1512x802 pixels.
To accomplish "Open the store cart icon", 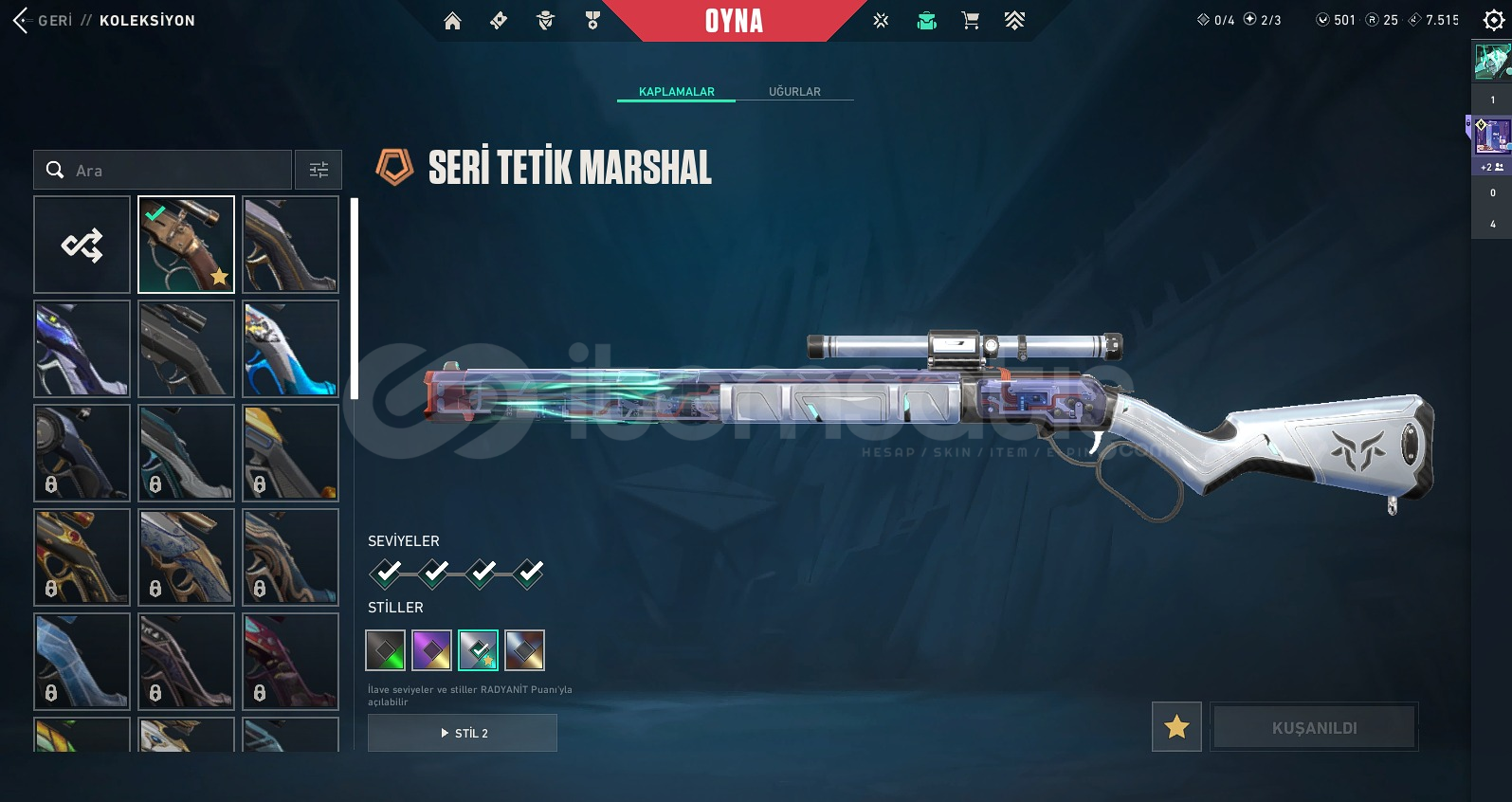I will [970, 21].
